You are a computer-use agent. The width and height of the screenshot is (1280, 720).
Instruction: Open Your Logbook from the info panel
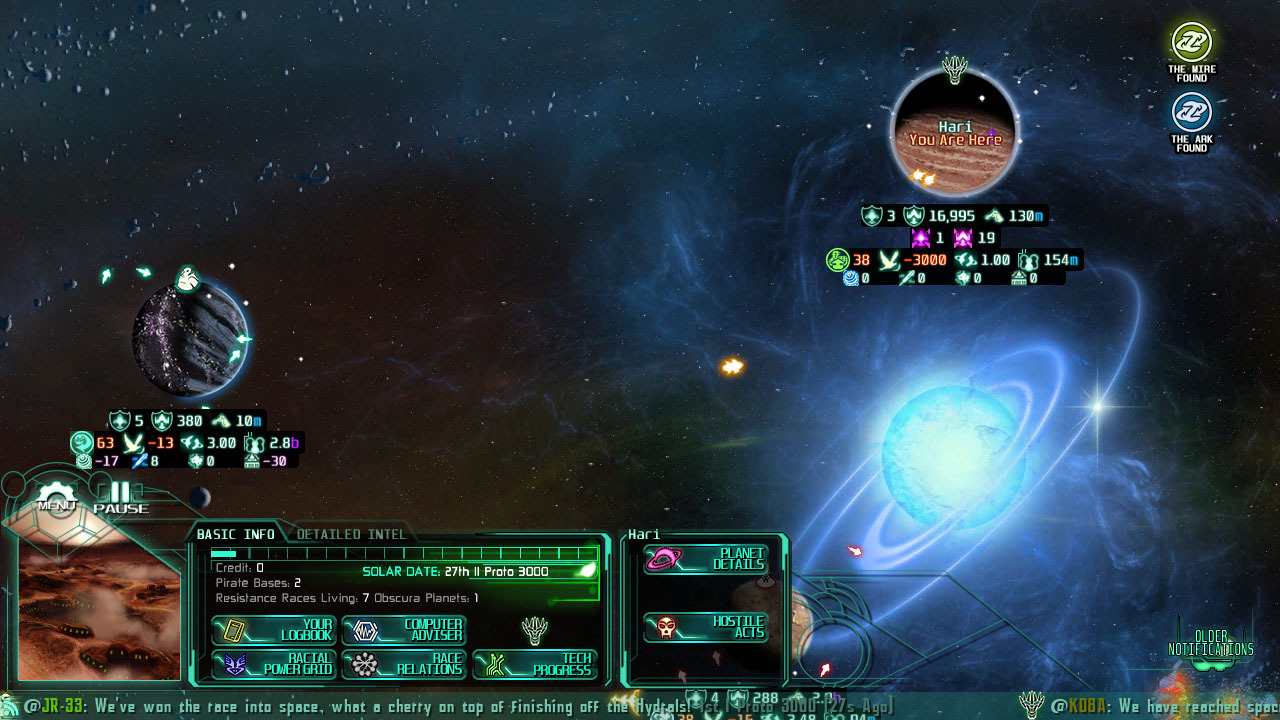tap(272, 629)
